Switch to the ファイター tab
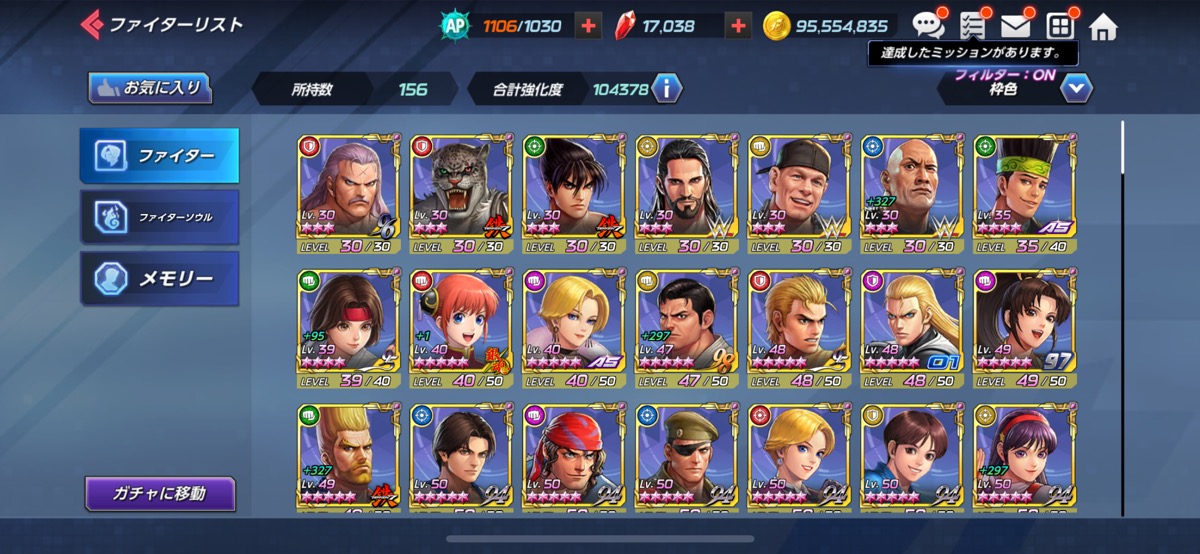This screenshot has width=1200, height=554. pyautogui.click(x=160, y=156)
